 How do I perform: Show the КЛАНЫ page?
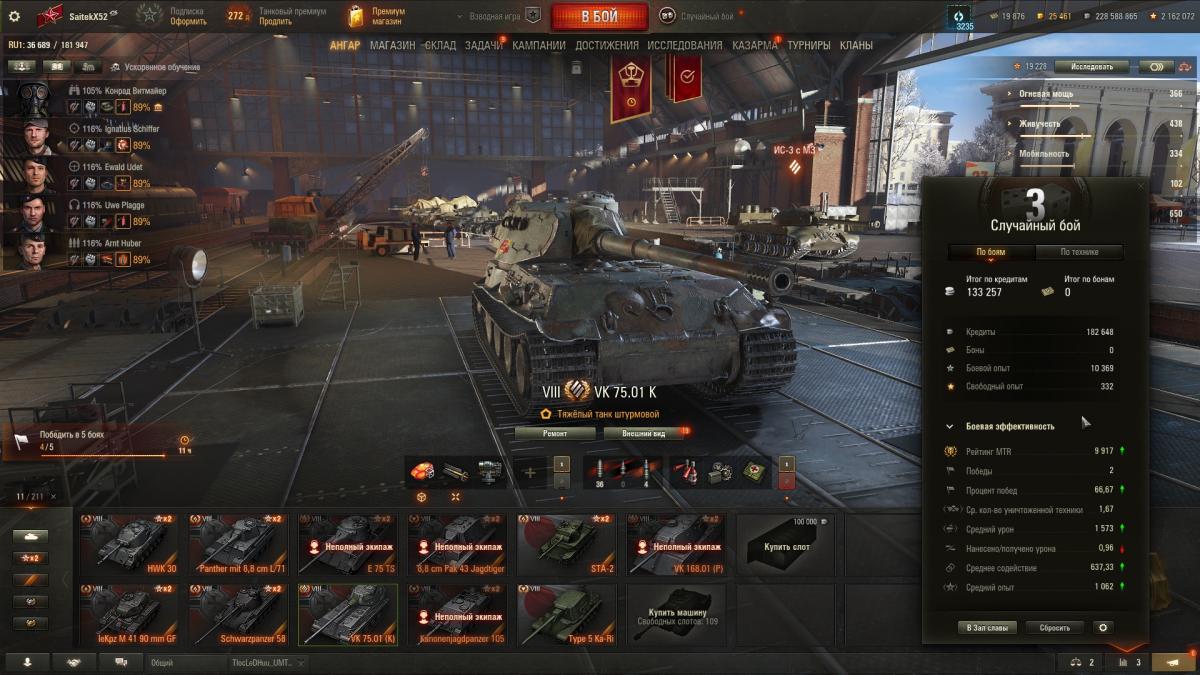pos(856,45)
